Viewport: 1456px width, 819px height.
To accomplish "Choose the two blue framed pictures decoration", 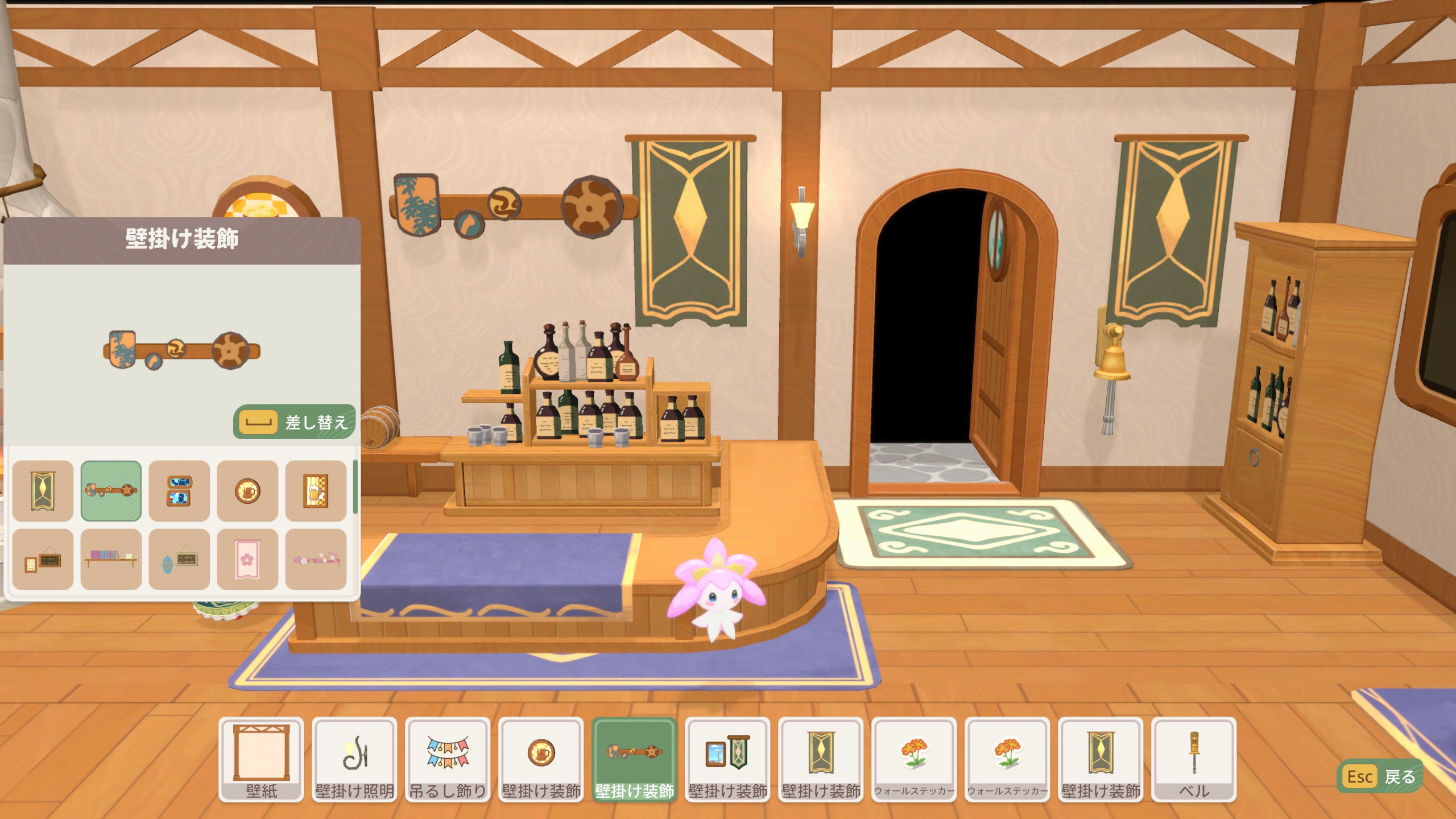I will 179,491.
